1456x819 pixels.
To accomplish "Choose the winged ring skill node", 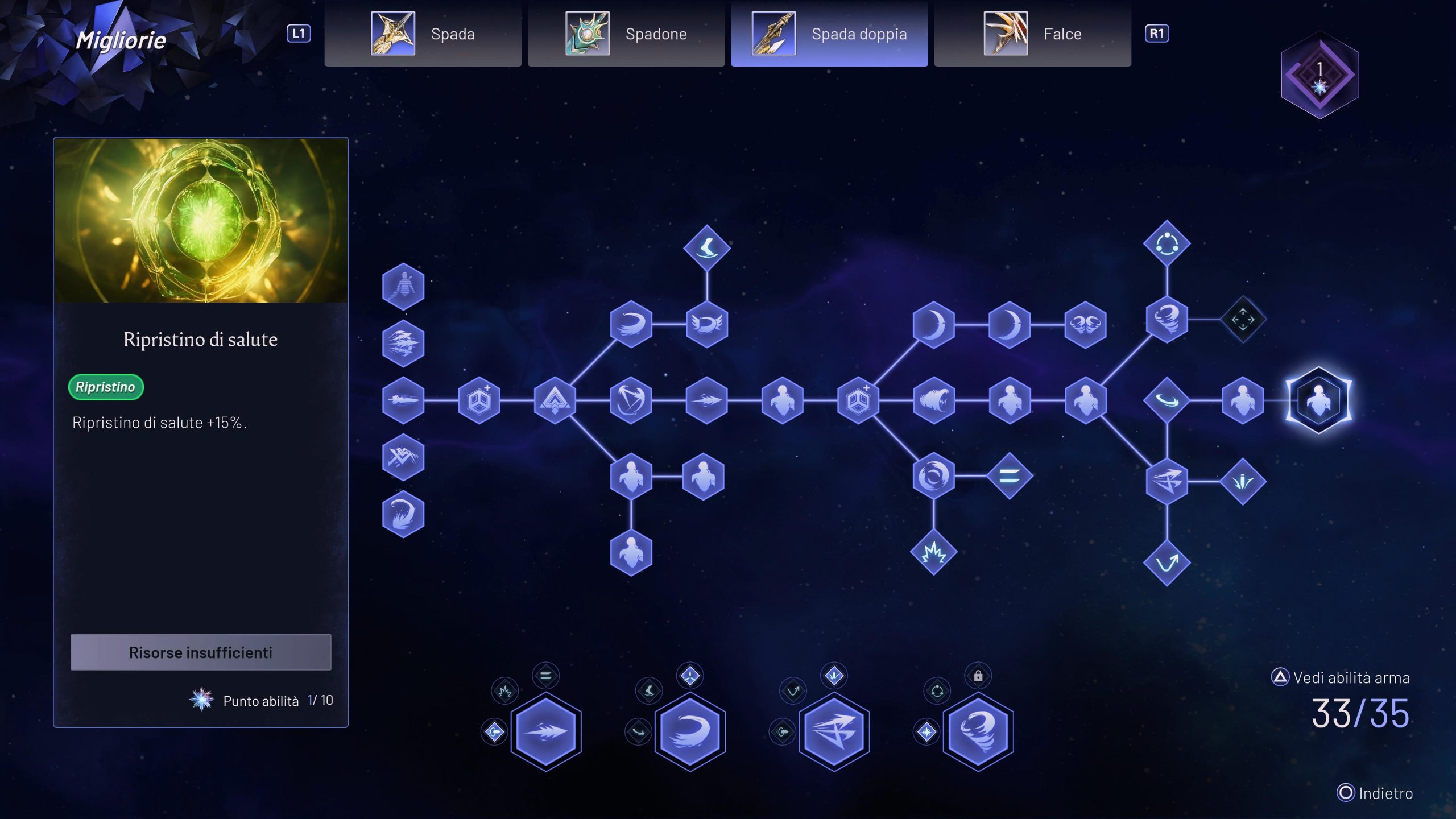I will (x=706, y=324).
